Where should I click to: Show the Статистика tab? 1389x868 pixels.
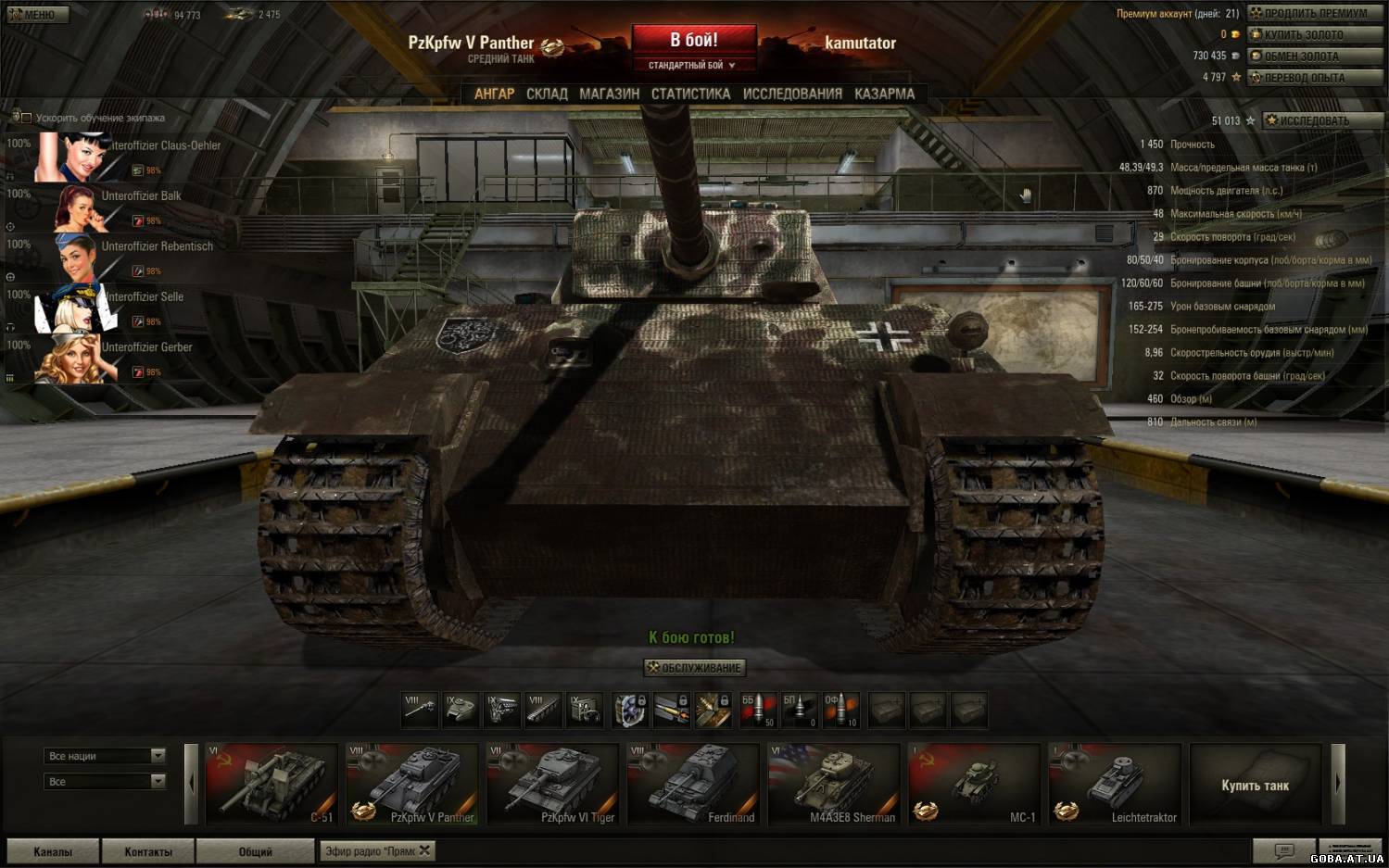point(690,94)
